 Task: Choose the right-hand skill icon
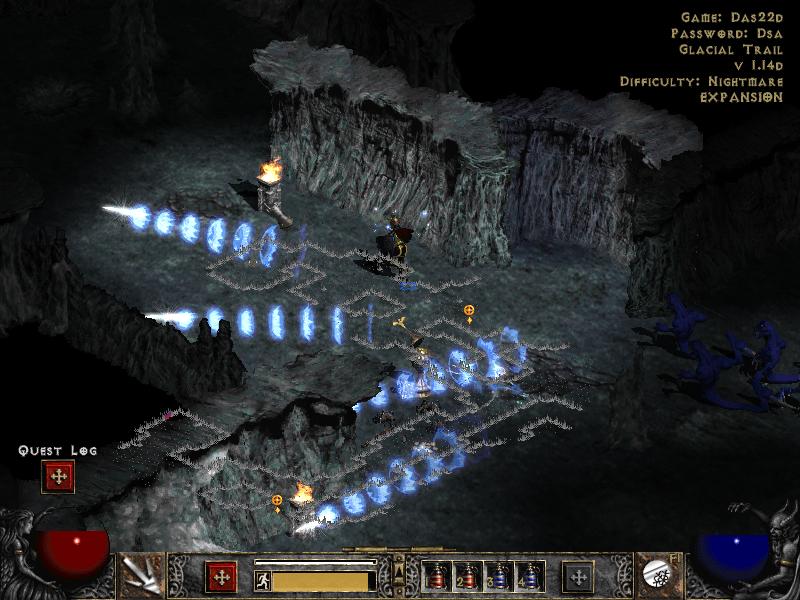coord(661,574)
